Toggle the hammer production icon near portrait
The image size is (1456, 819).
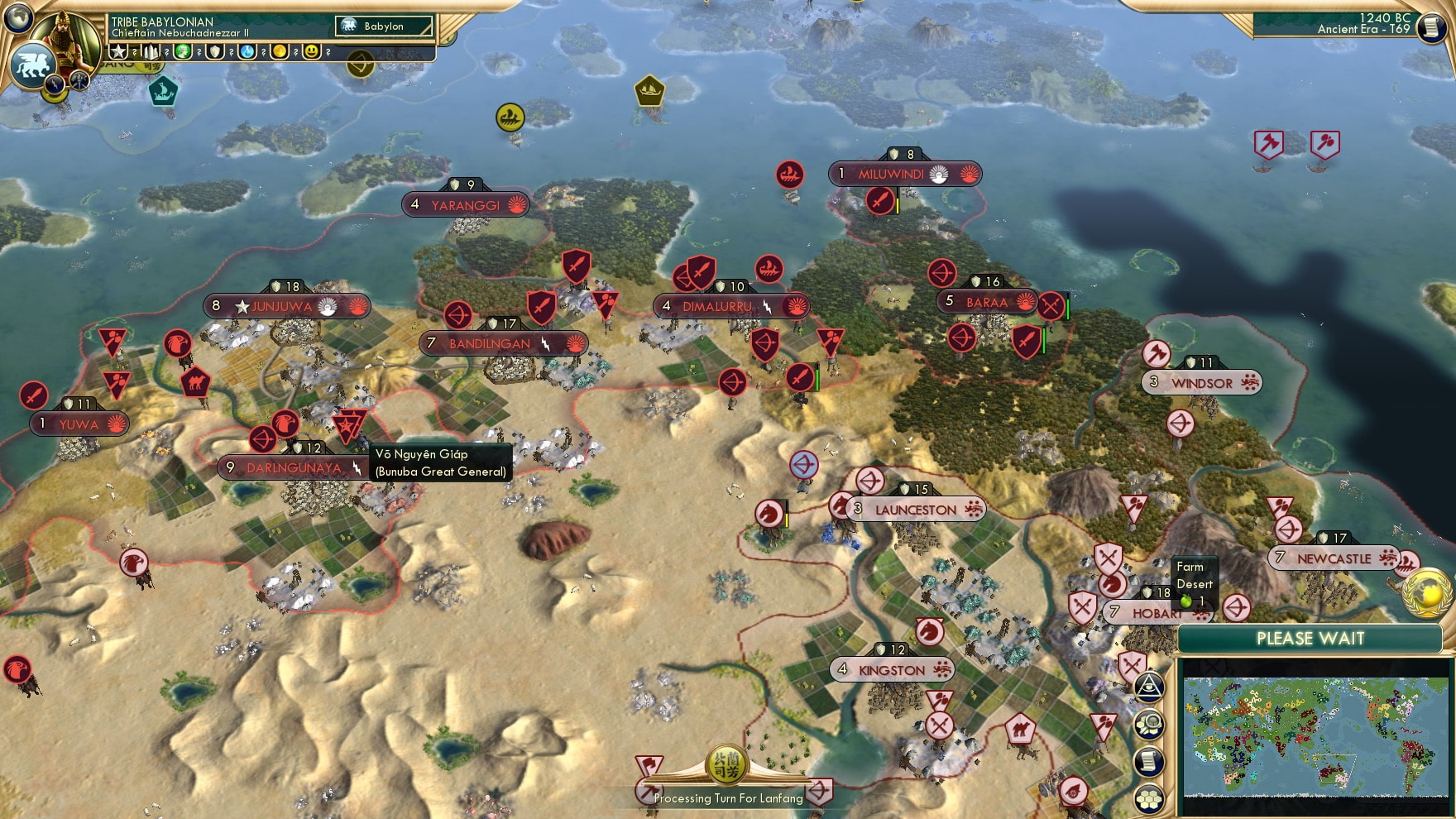pos(79,79)
